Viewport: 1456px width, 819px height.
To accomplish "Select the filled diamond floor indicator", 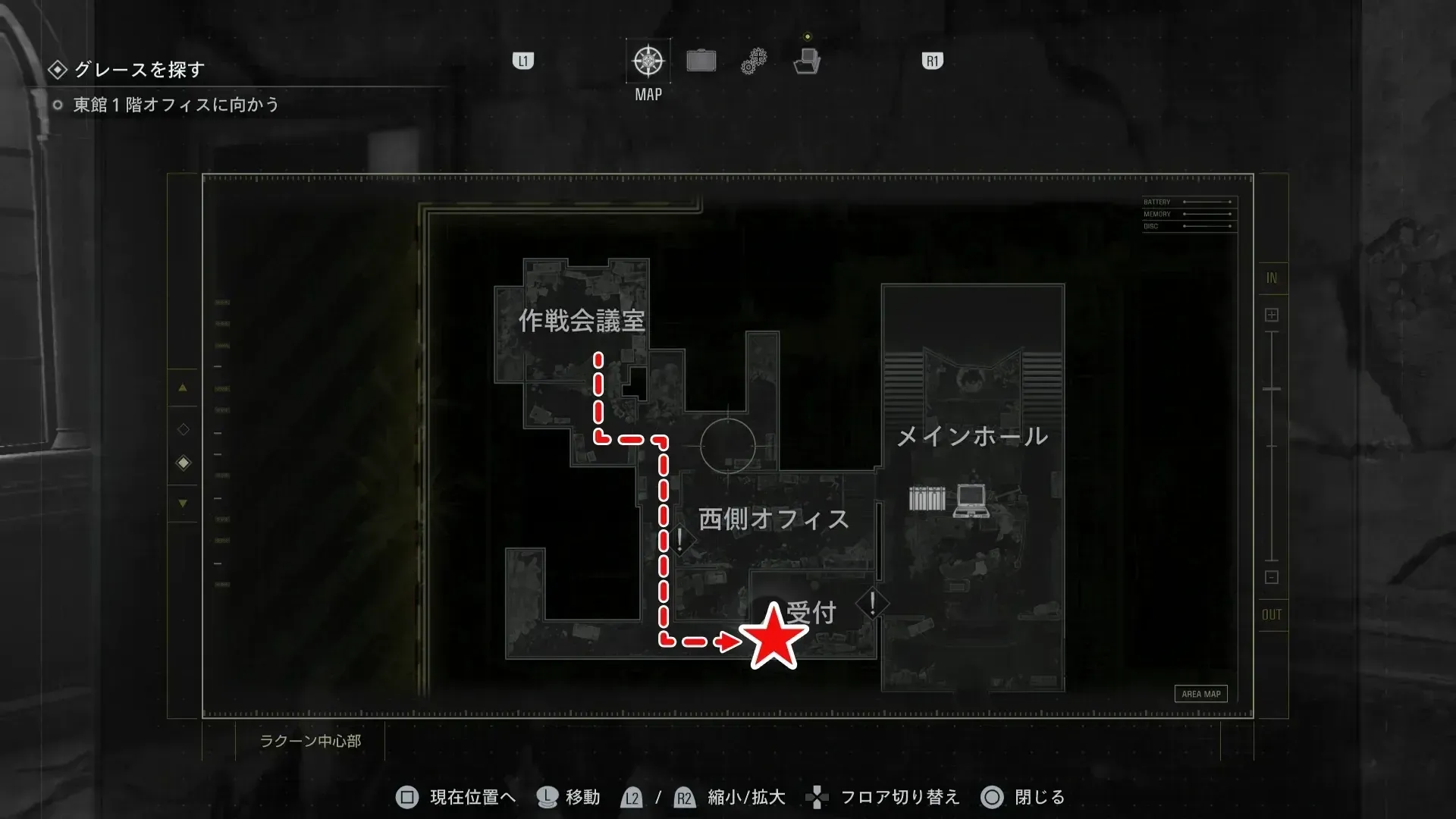I will coord(183,462).
